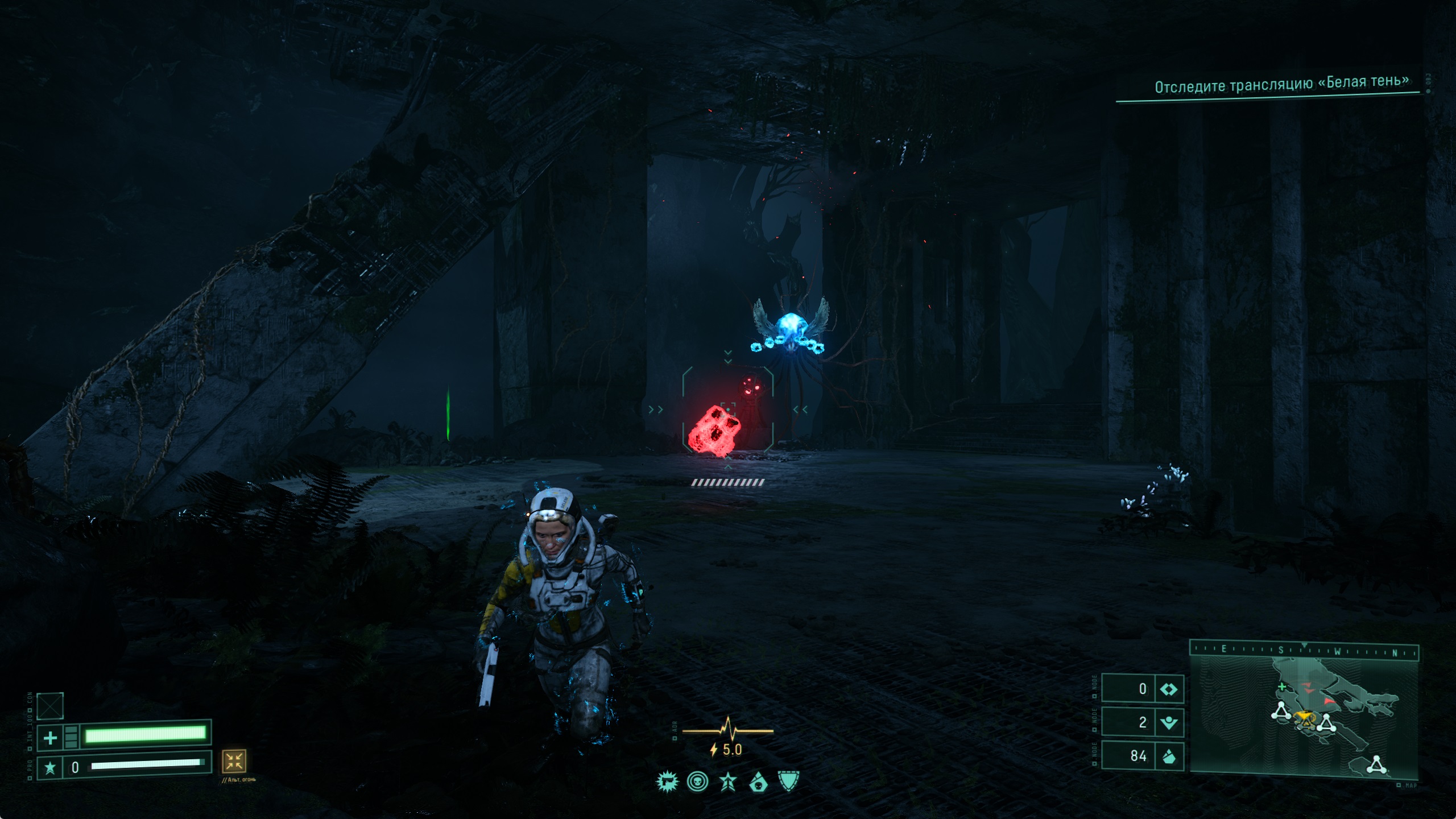This screenshot has height=819, width=1456.
Task: Select the pistol burst adrenaline icon
Action: coord(667,783)
